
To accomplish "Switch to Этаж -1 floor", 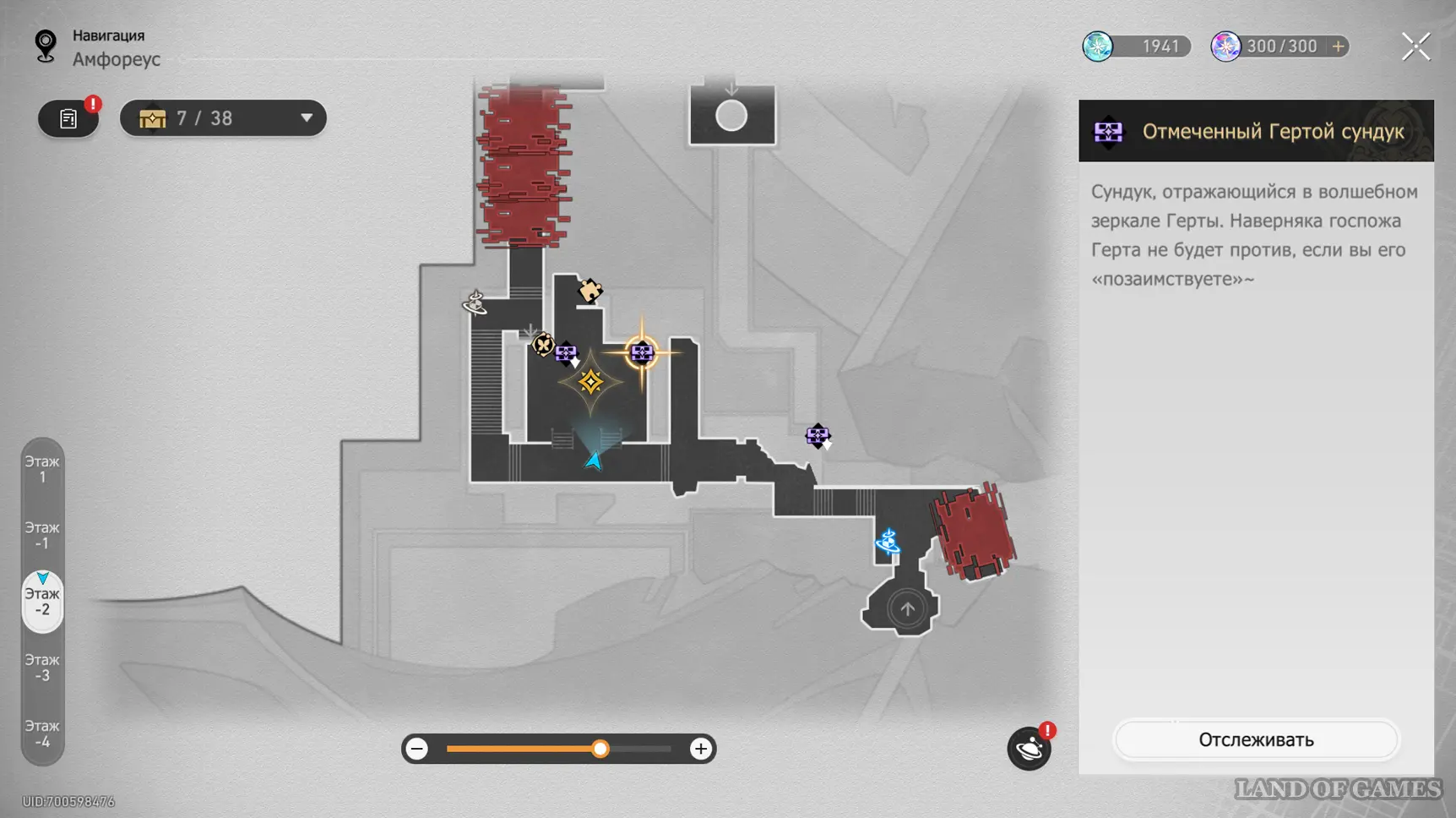I will pos(42,535).
